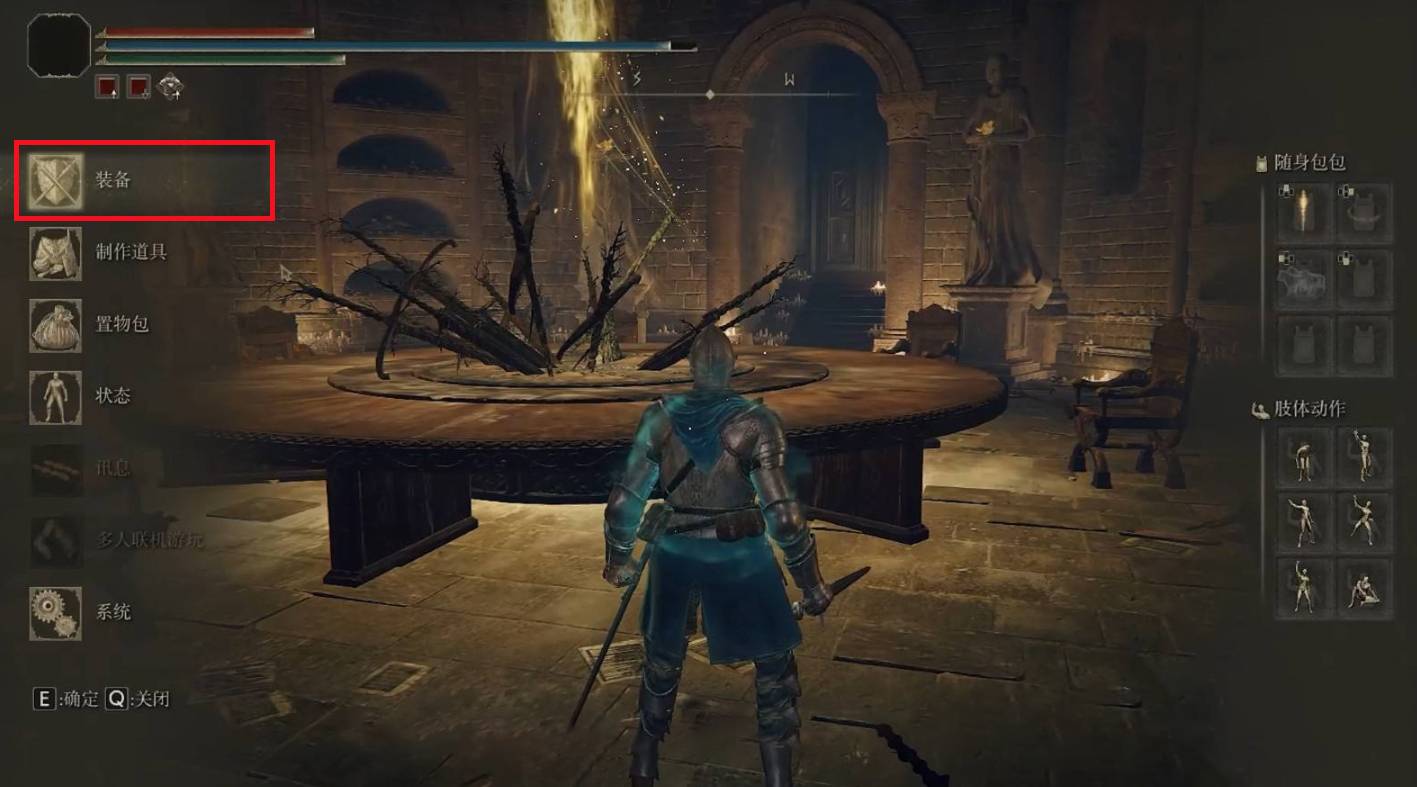
Task: Select the spectral steed pouch slot
Action: tap(1305, 279)
